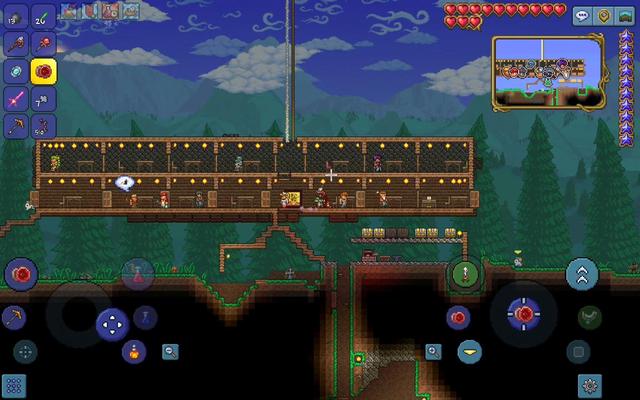The image size is (640, 400).
Task: Use the quick heal potion button
Action: [x=137, y=270]
